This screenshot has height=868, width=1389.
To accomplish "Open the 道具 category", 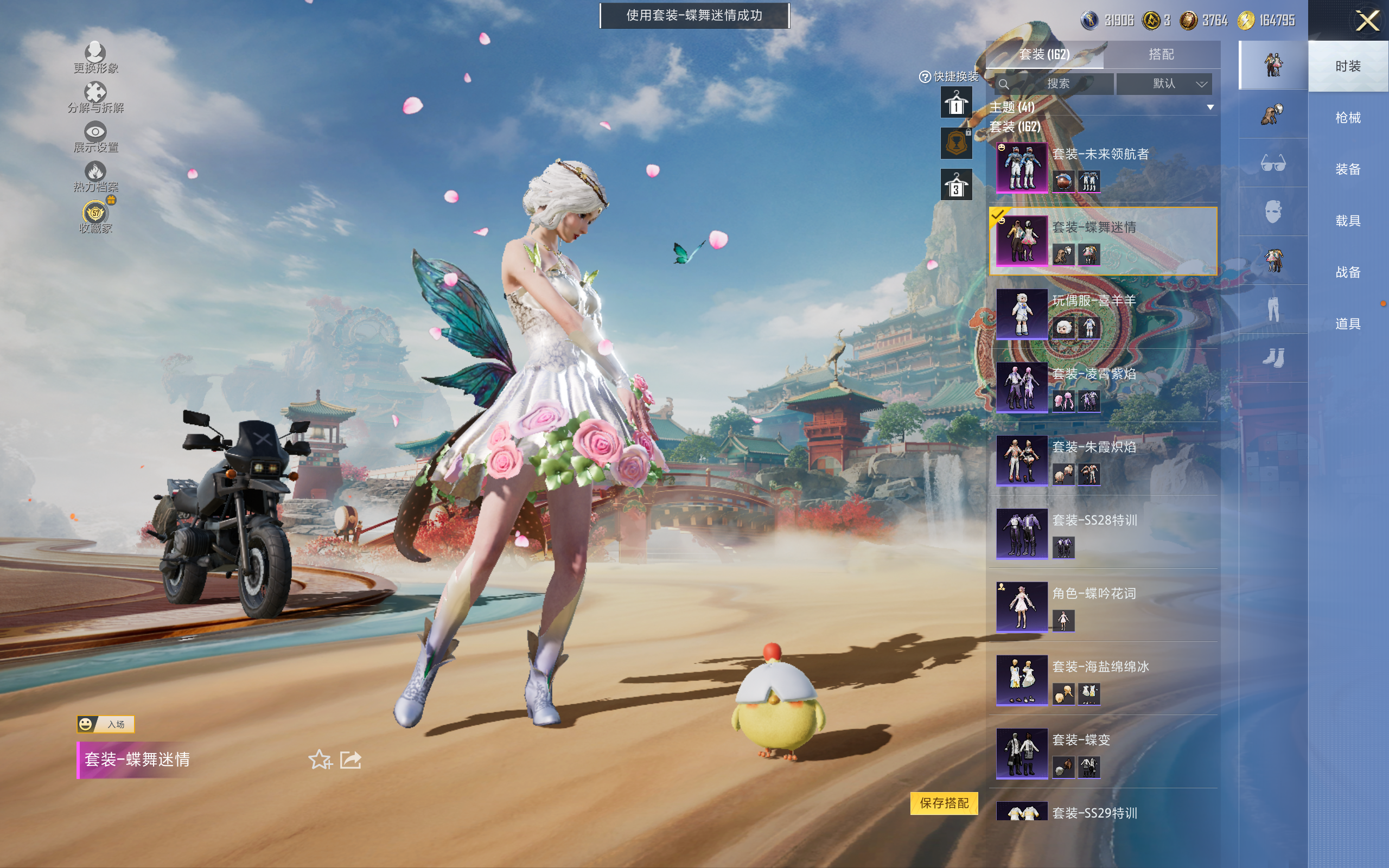I will click(x=1347, y=324).
